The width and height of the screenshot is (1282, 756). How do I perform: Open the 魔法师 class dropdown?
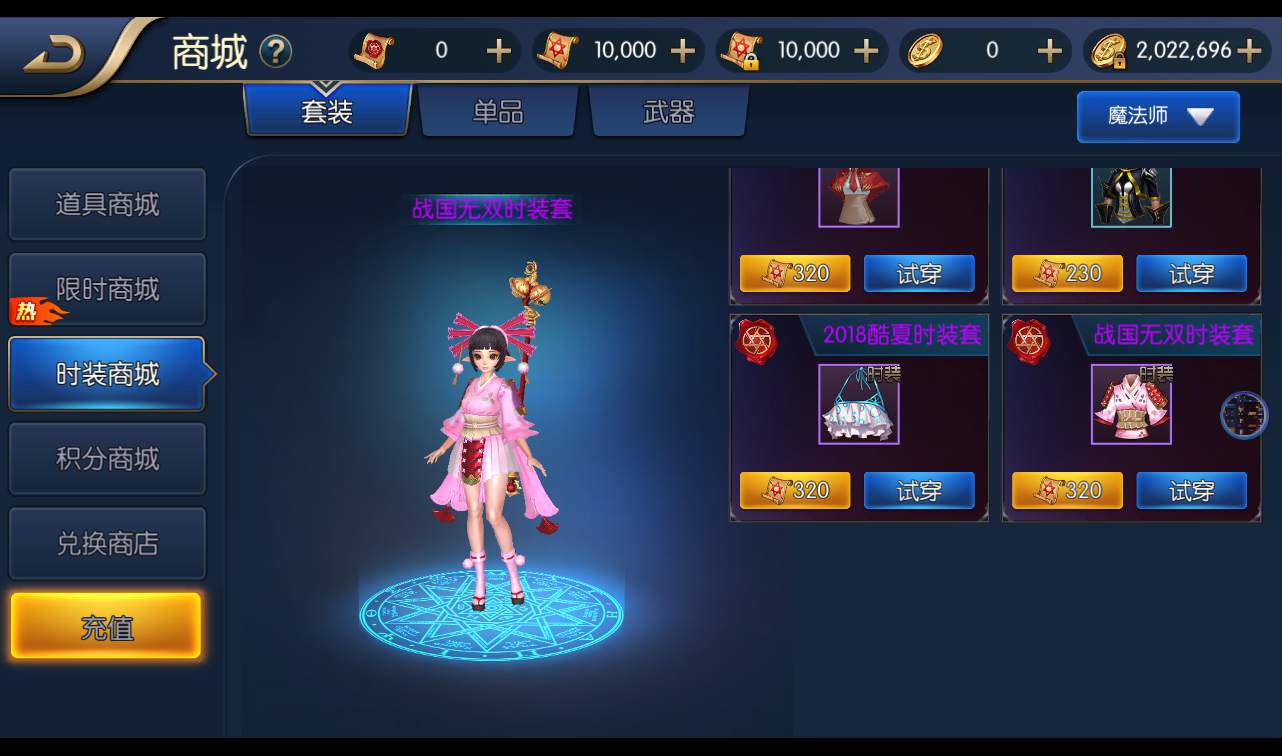[x=1157, y=116]
